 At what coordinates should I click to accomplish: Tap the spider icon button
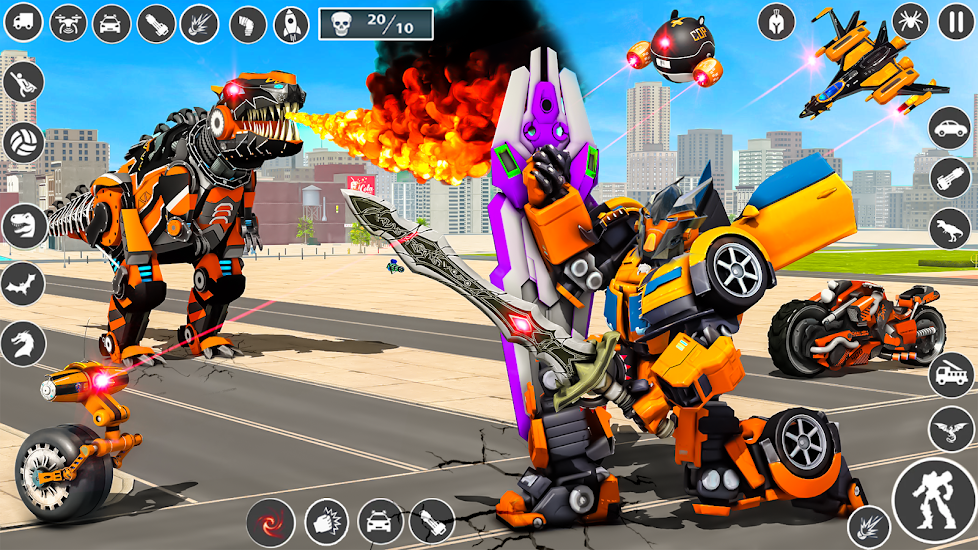(910, 20)
